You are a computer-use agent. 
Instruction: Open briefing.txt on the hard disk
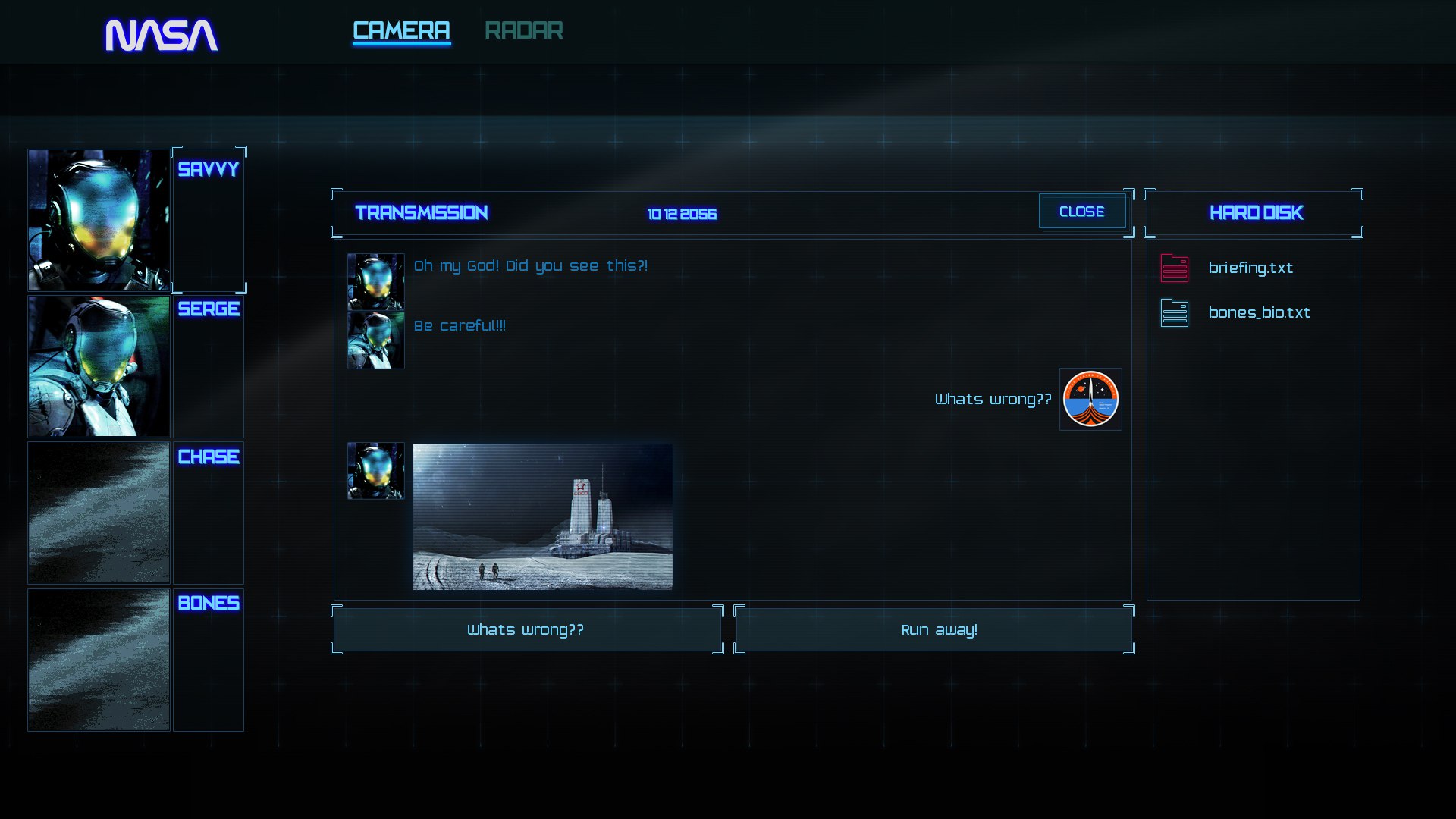click(x=1250, y=268)
